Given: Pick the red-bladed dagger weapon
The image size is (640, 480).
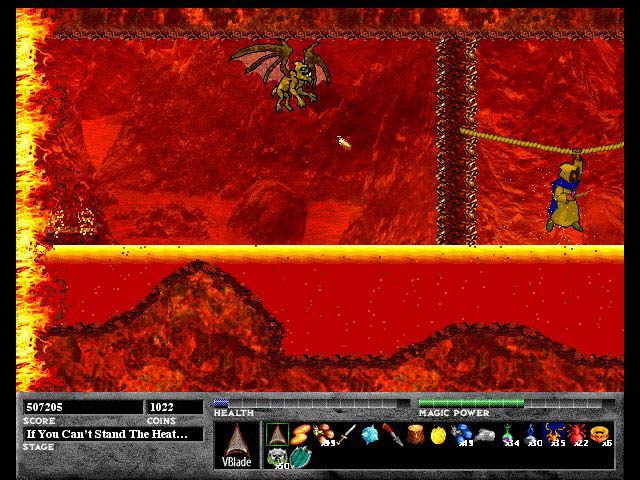Looking at the screenshot, I should [393, 435].
